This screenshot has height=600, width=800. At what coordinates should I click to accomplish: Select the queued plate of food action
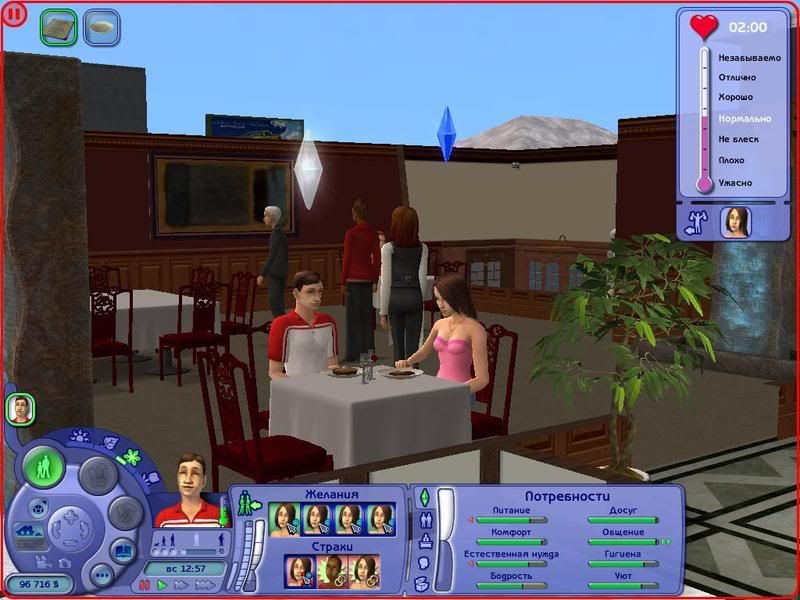[x=101, y=28]
